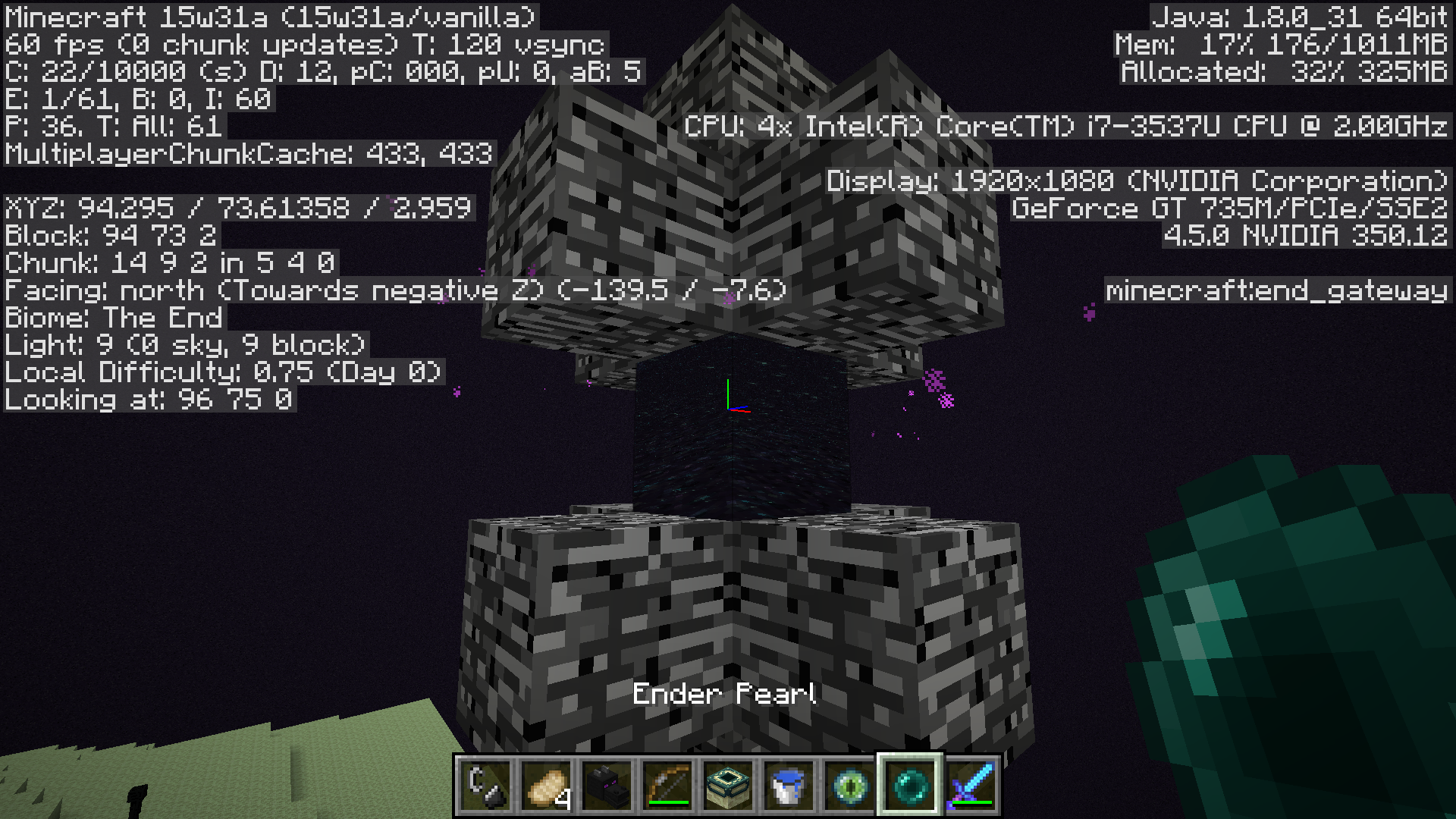Switch to the diamond sword slot
Screen dimensions: 1456x819
(971, 785)
